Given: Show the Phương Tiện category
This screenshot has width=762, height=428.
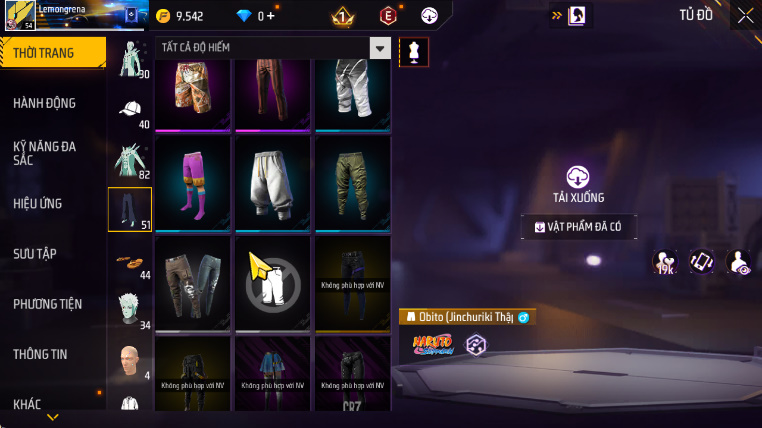Looking at the screenshot, I should [x=48, y=304].
